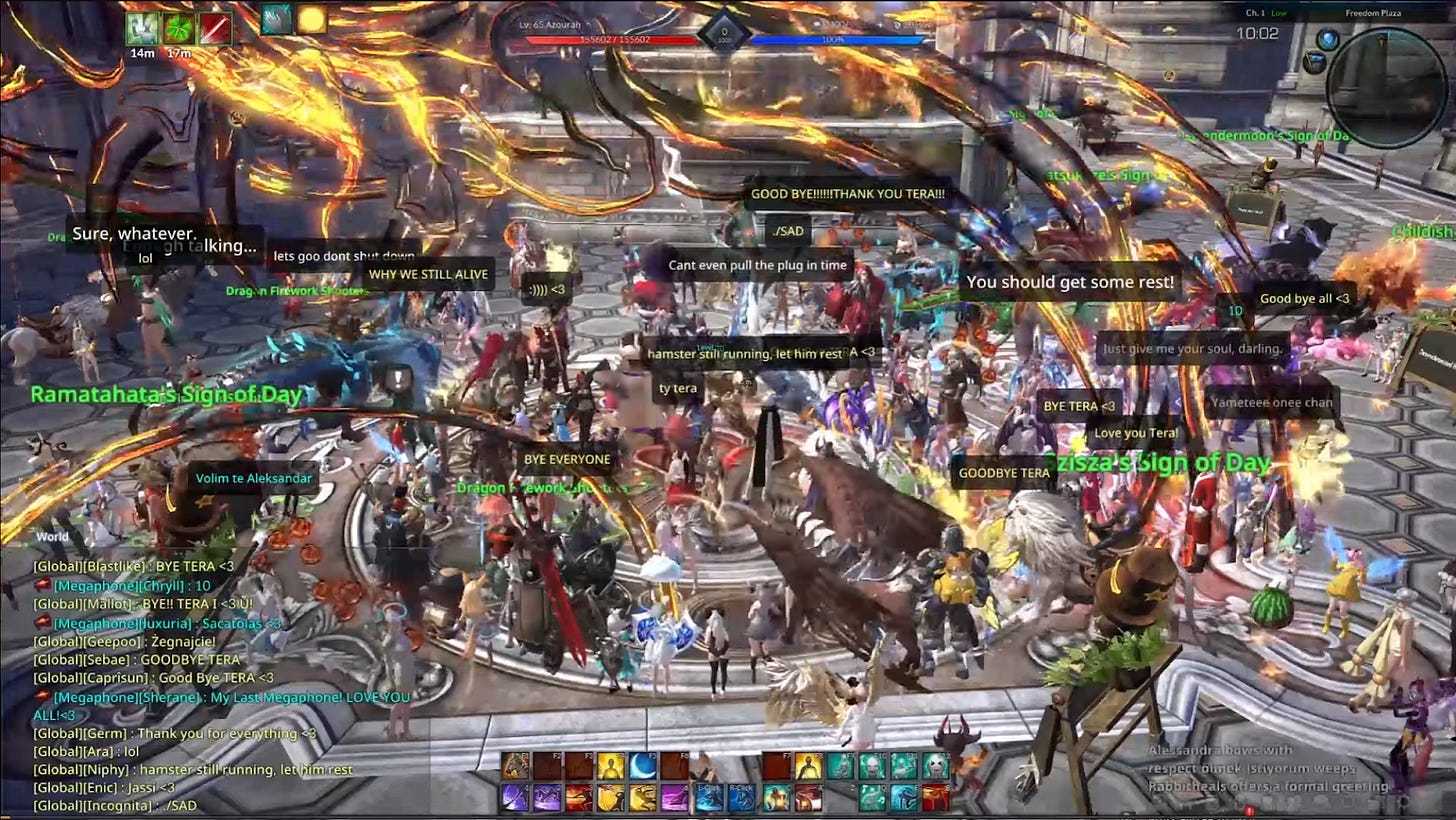Viewport: 1456px width, 820px height.
Task: Click the Niphy global chat message
Action: [192, 770]
